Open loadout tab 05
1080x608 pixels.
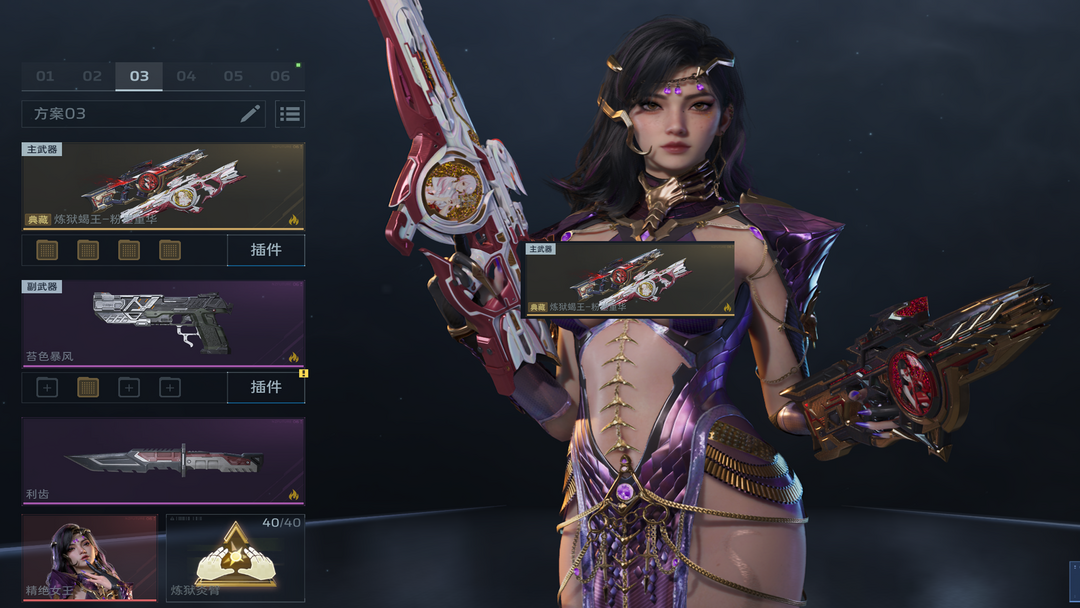point(233,76)
